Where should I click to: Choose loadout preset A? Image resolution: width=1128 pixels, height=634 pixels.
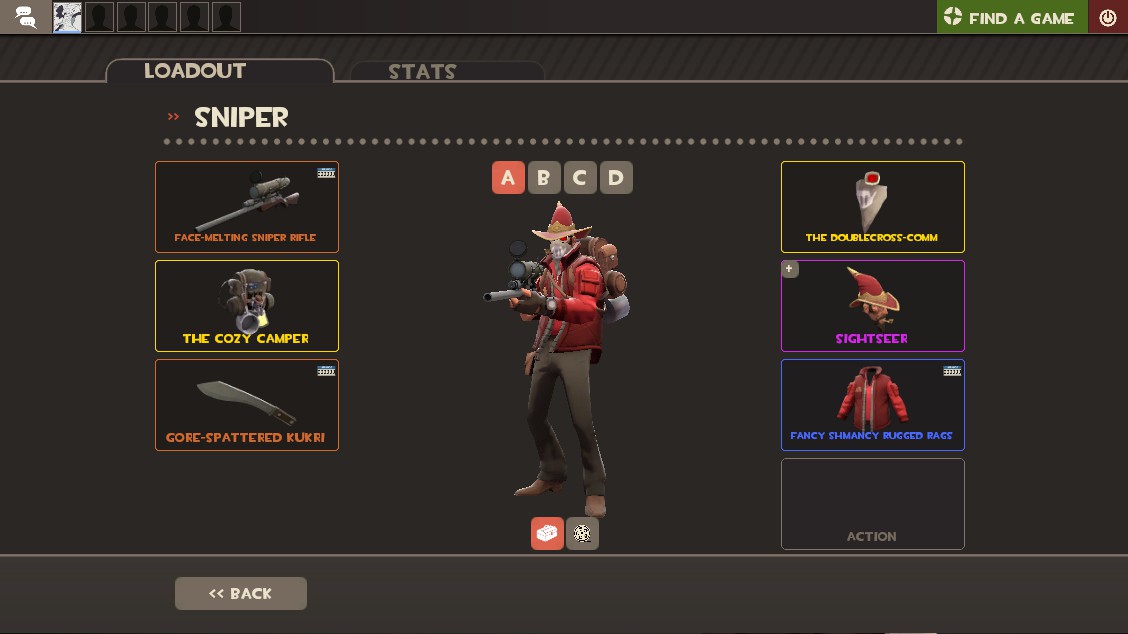pyautogui.click(x=508, y=178)
